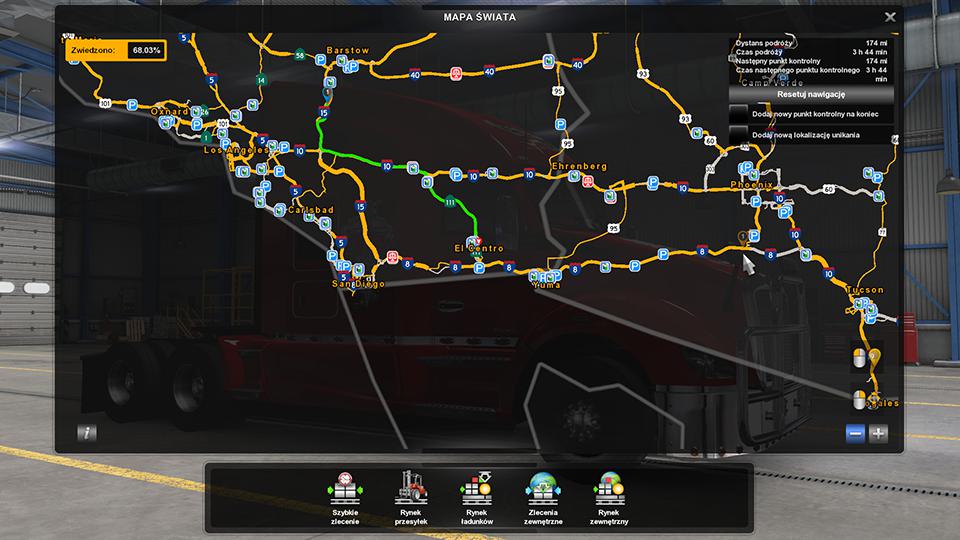960x540 pixels.
Task: Select the Barstow city label
Action: click(347, 50)
